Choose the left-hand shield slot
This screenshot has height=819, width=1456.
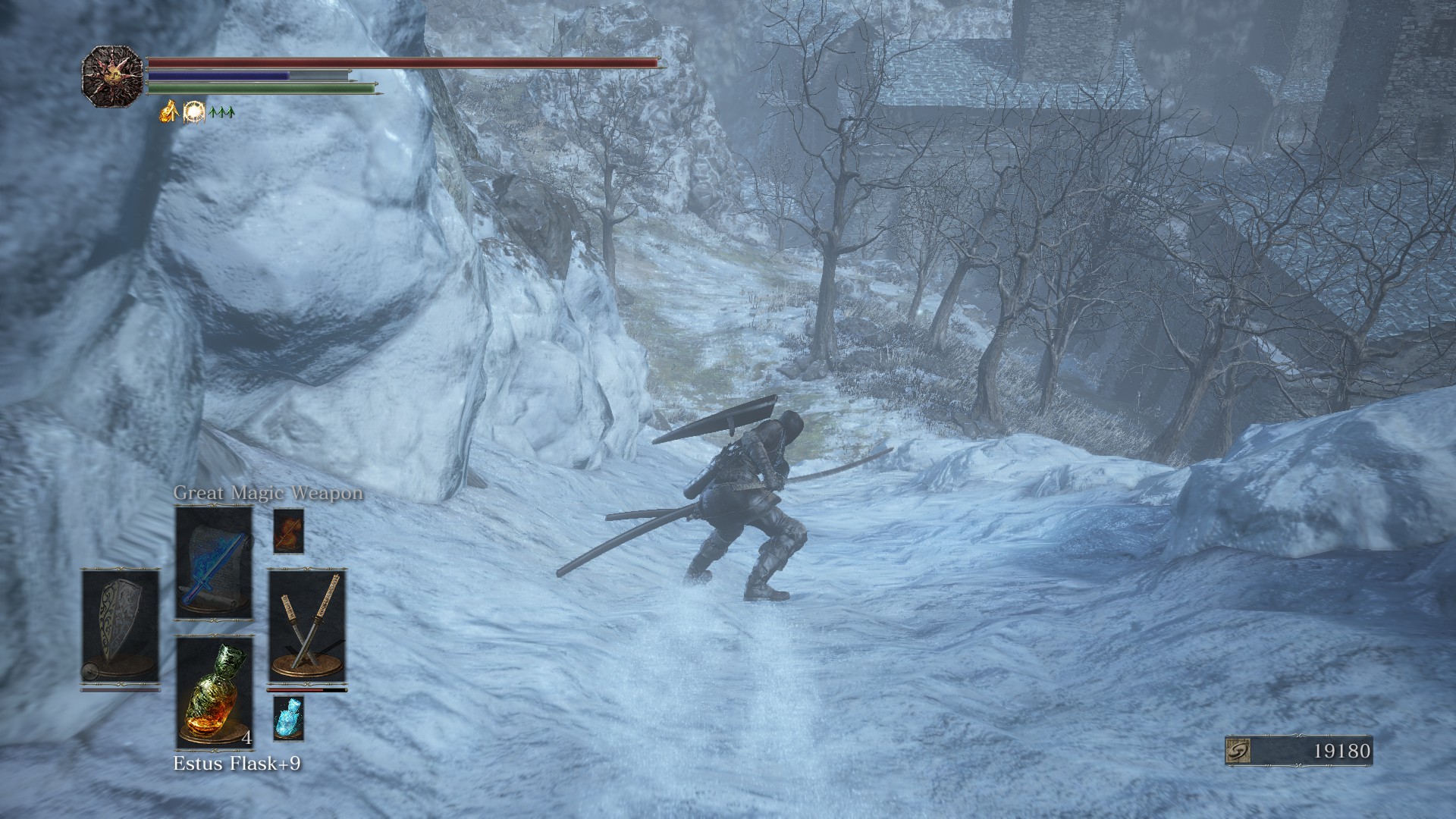coord(121,627)
